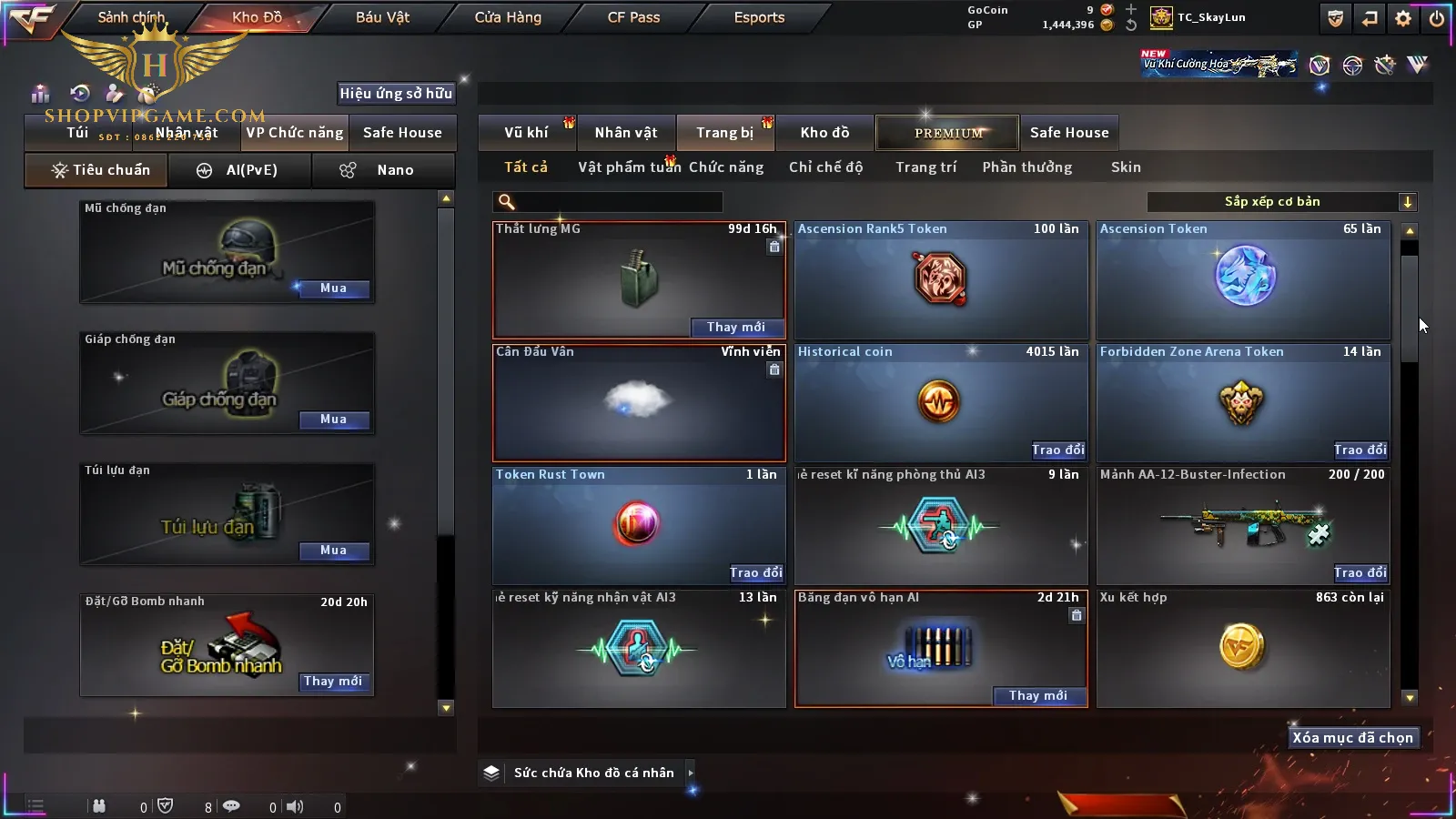Open the CF Pass menu

click(x=633, y=17)
